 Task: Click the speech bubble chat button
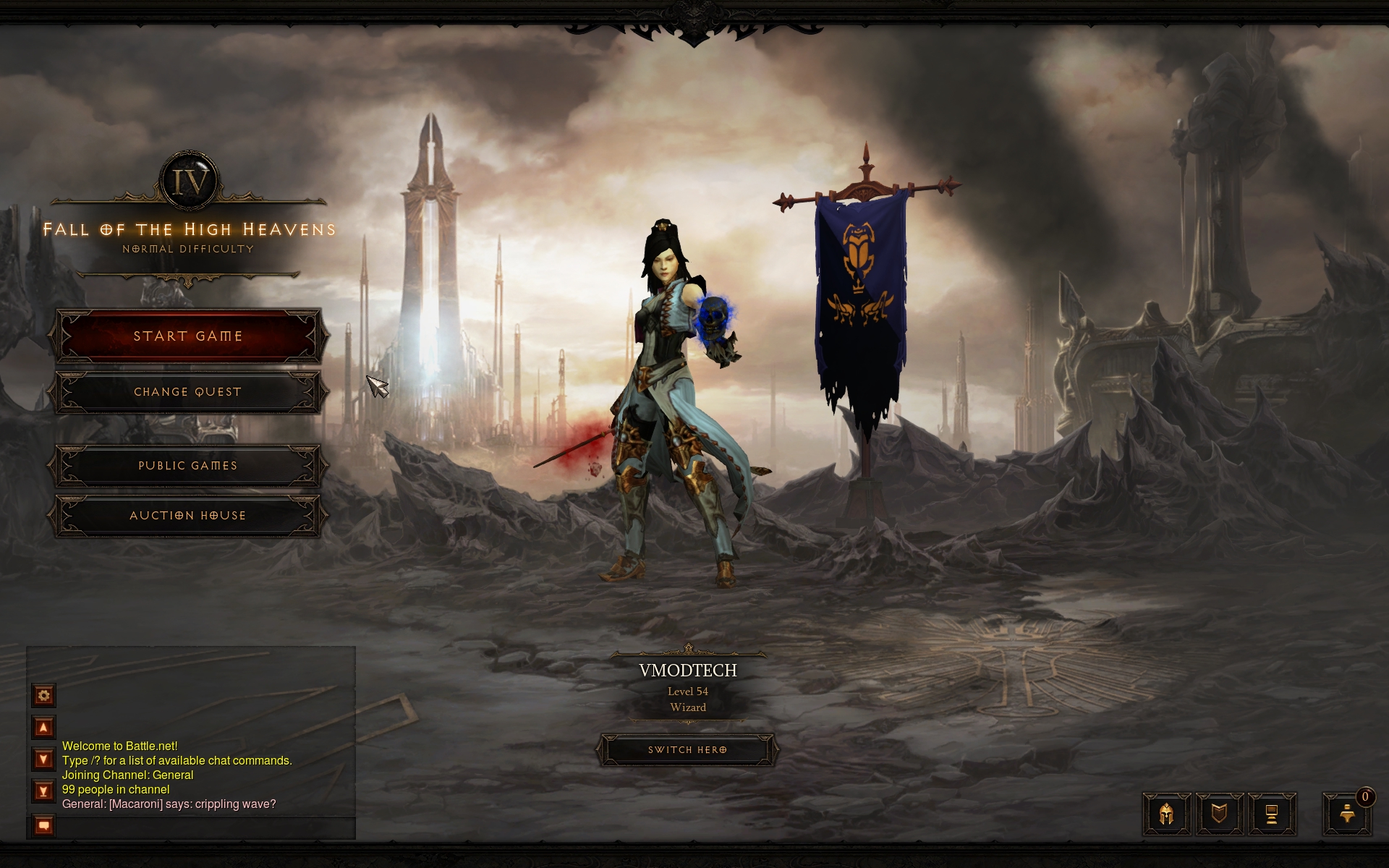coord(43,825)
